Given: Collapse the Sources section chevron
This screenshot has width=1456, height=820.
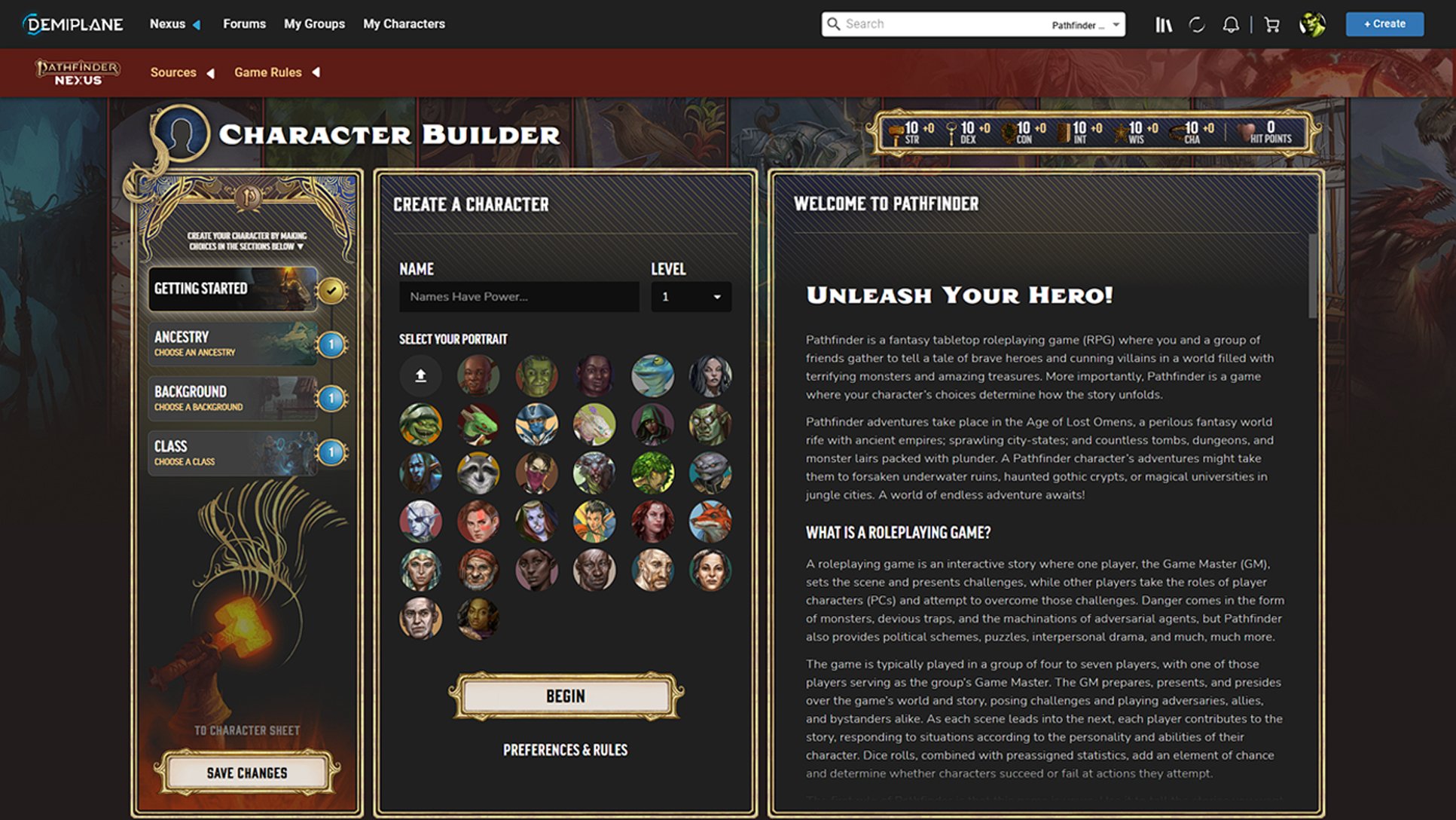Looking at the screenshot, I should point(212,72).
